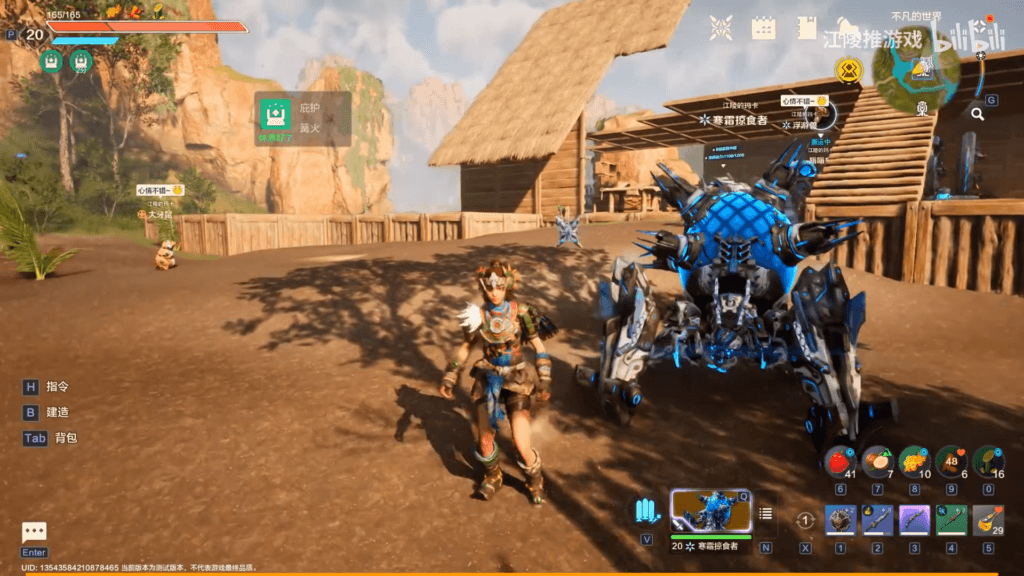Image resolution: width=1024 pixels, height=576 pixels.
Task: Open the journal book icon
Action: 807,28
